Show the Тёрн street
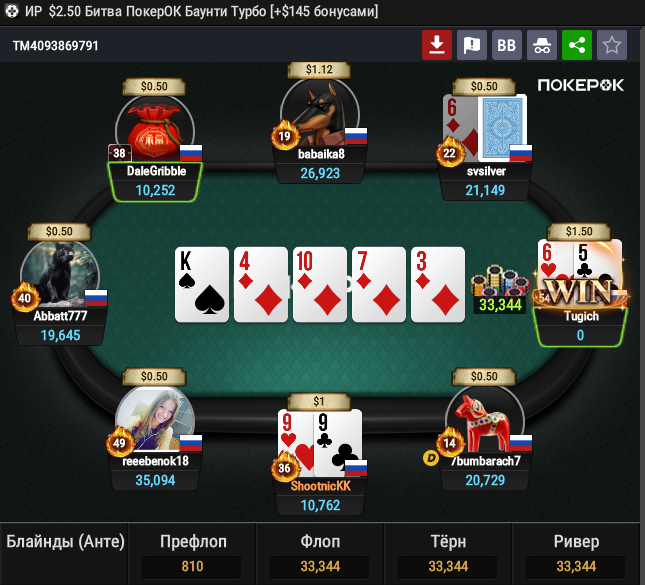 click(x=448, y=555)
